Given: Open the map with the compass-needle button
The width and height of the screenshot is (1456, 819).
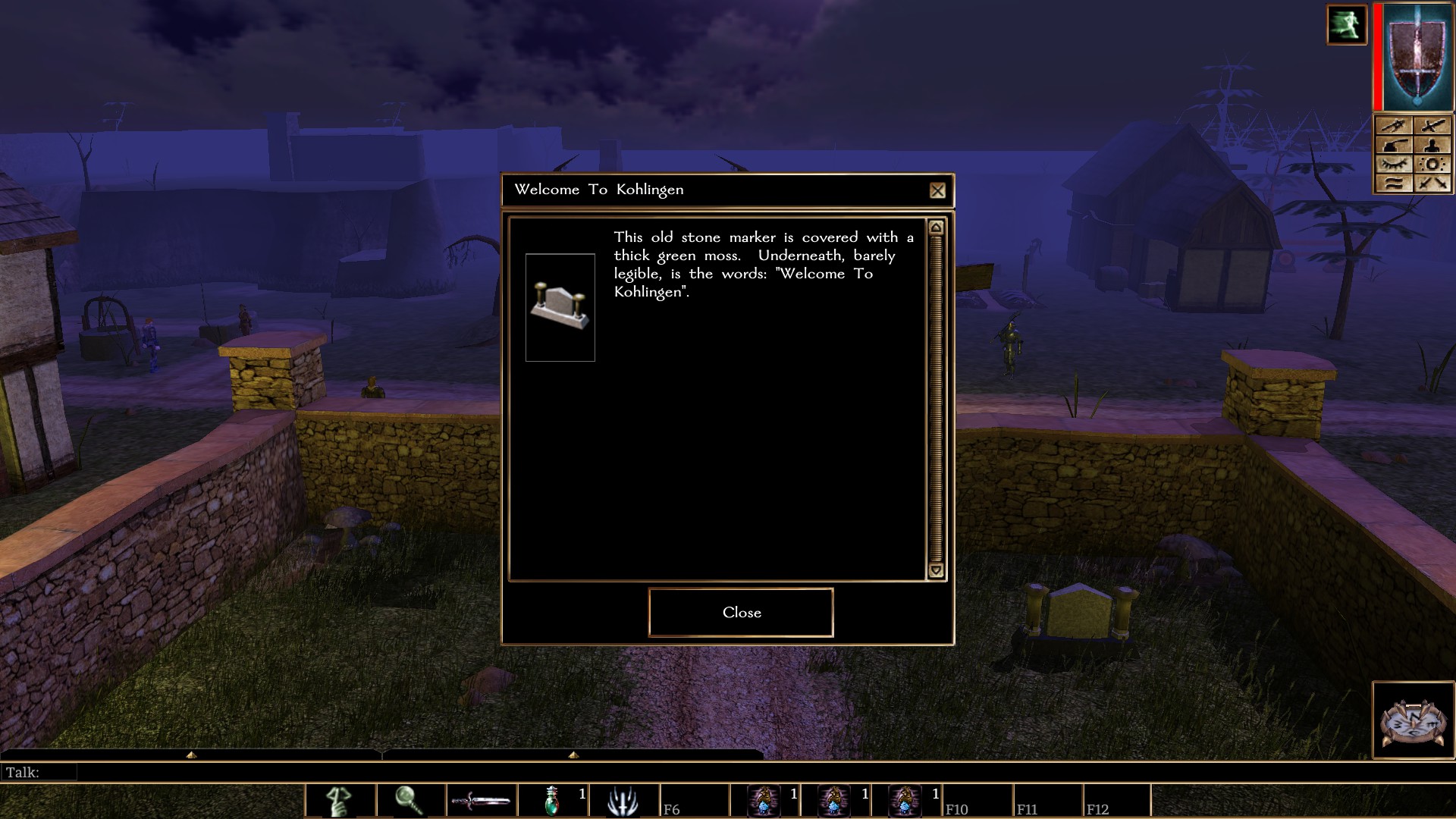Looking at the screenshot, I should [1394, 126].
